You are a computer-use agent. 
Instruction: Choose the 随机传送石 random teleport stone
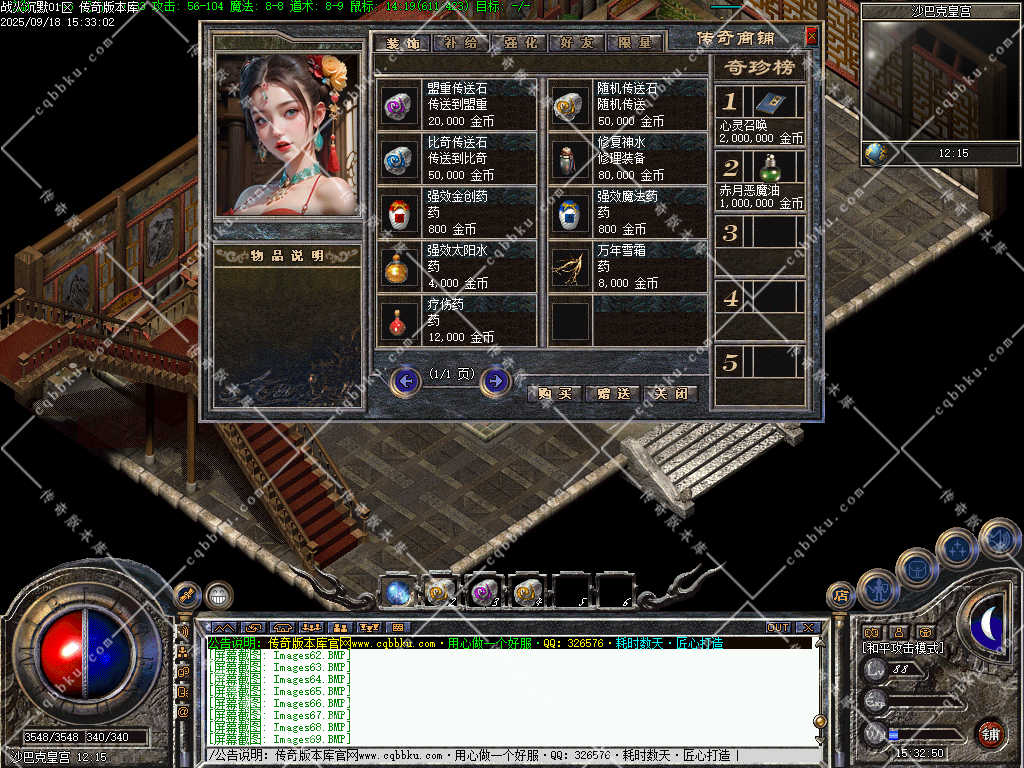click(x=570, y=104)
